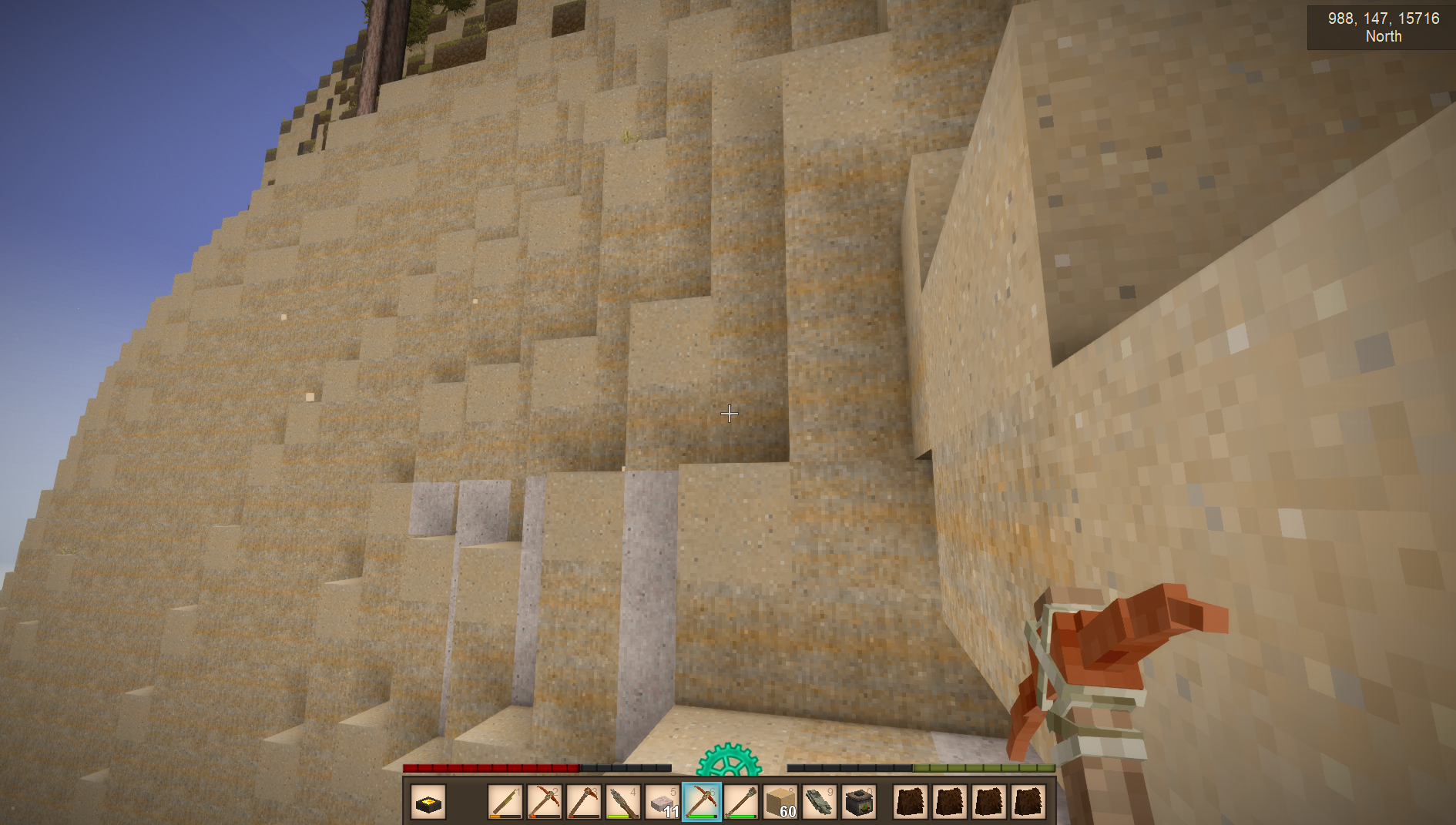Click the highlighted copper pickaxe slot

[x=702, y=803]
